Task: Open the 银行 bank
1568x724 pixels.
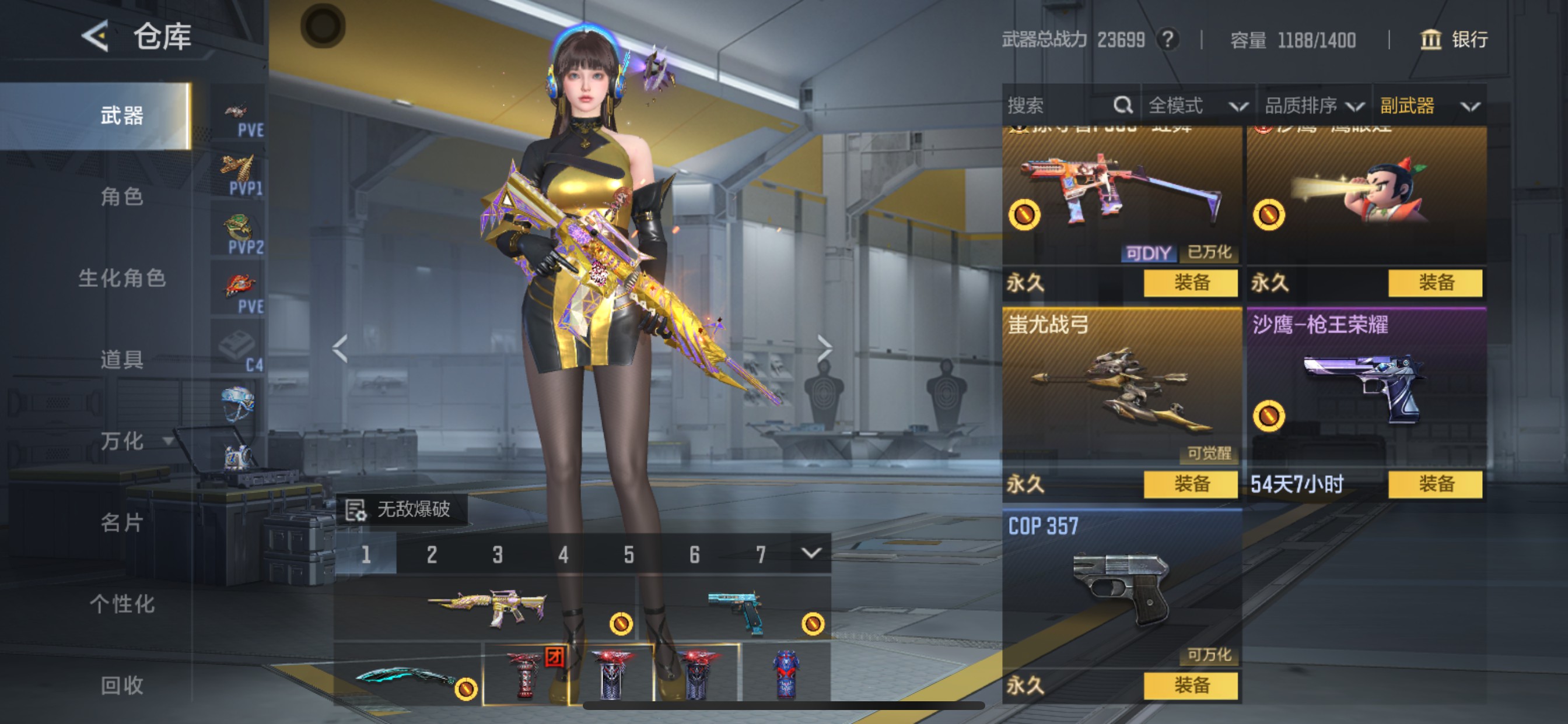Action: click(x=1455, y=40)
